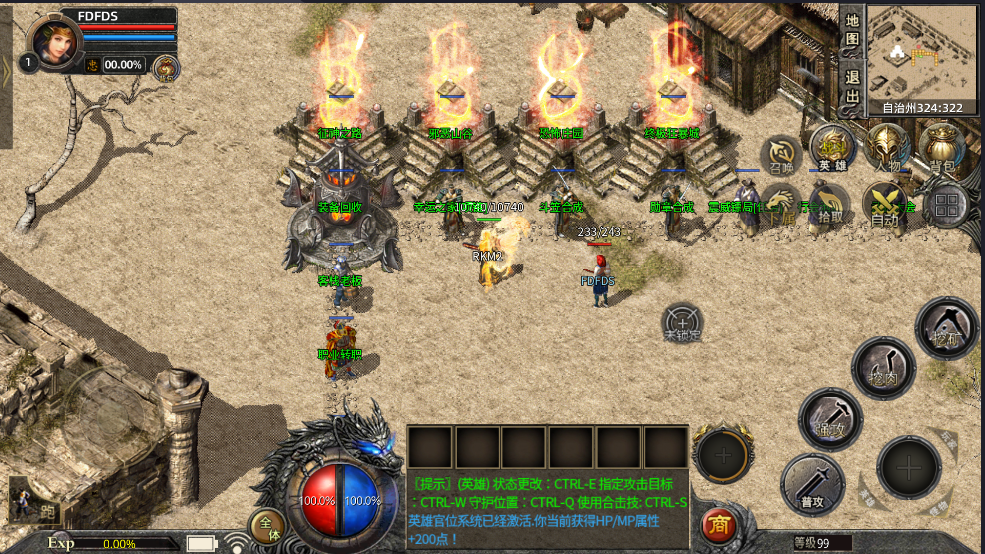Open the red 商 shop button
This screenshot has height=554, width=985.
pos(716,524)
